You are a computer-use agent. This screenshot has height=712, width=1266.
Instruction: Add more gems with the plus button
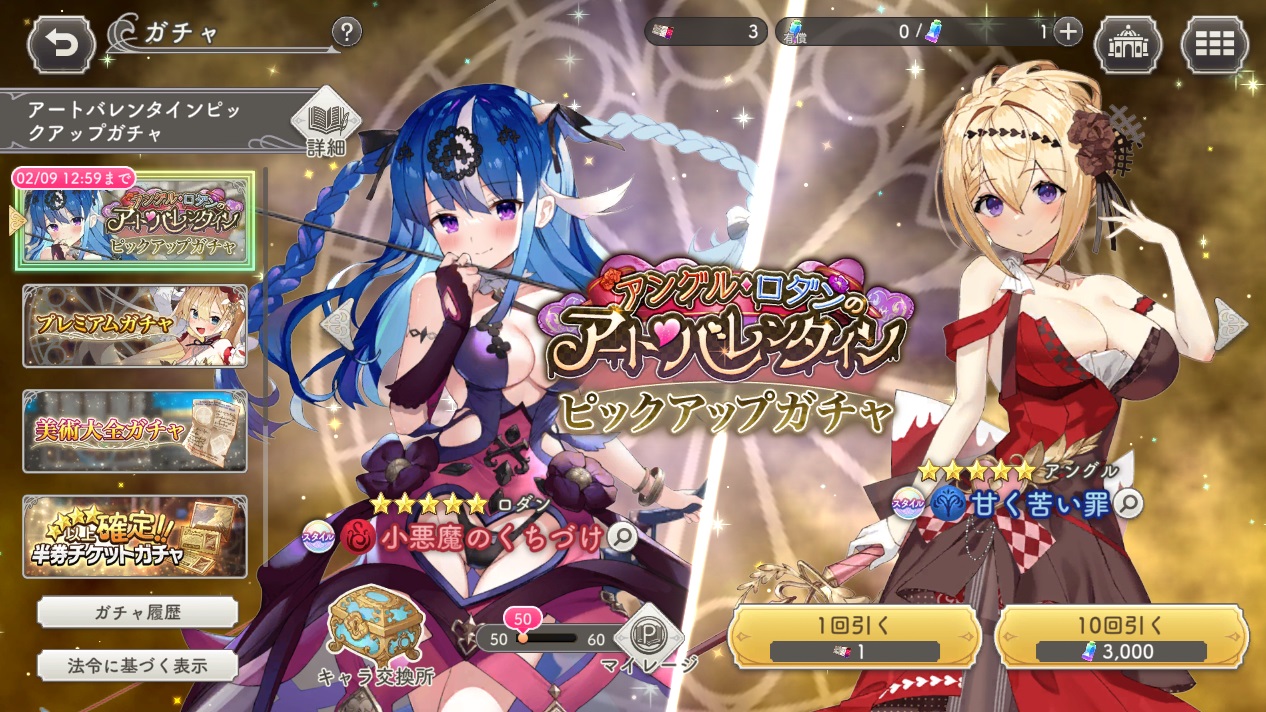[1068, 32]
